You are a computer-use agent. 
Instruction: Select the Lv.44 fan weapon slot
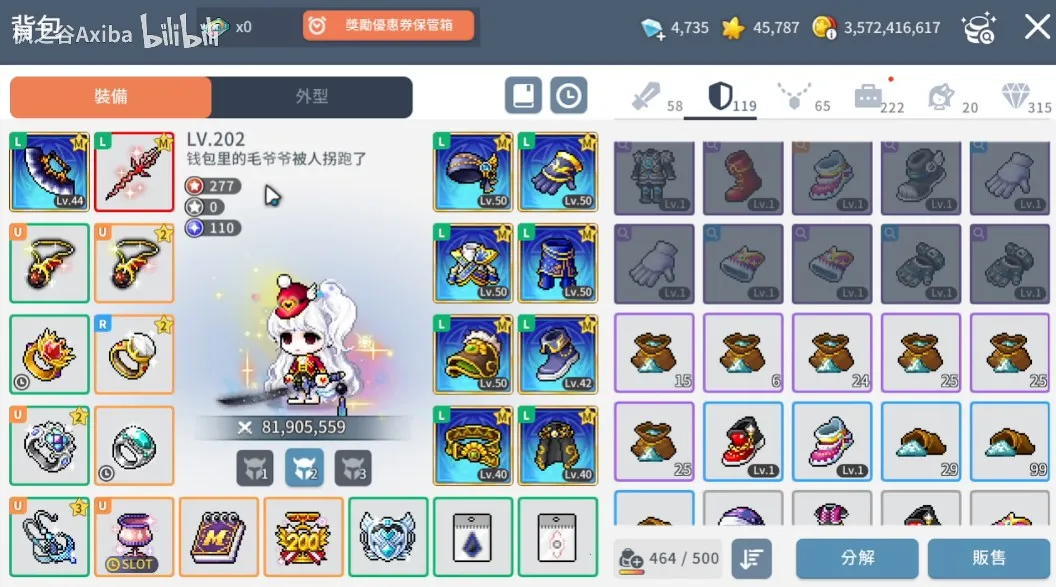pos(49,171)
